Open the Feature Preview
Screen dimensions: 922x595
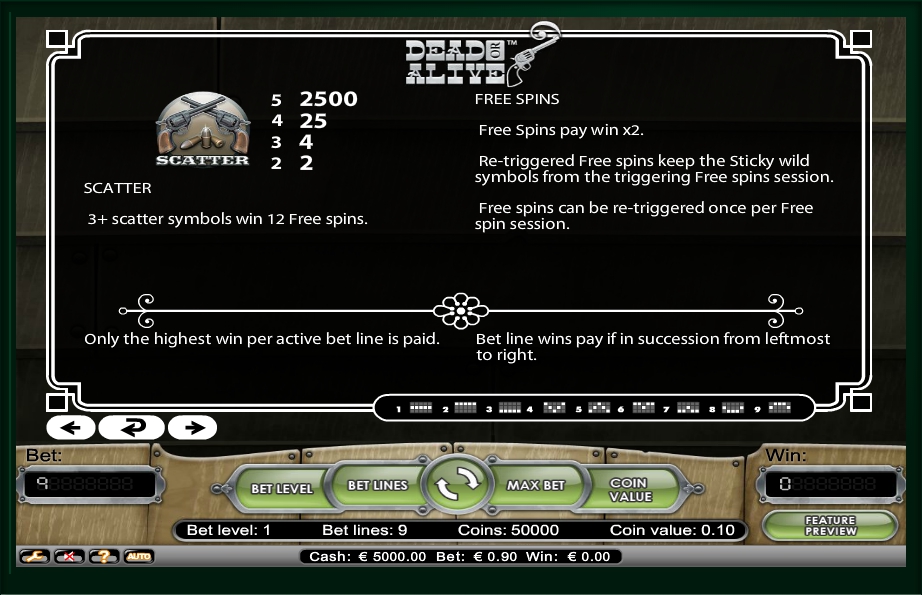click(830, 525)
